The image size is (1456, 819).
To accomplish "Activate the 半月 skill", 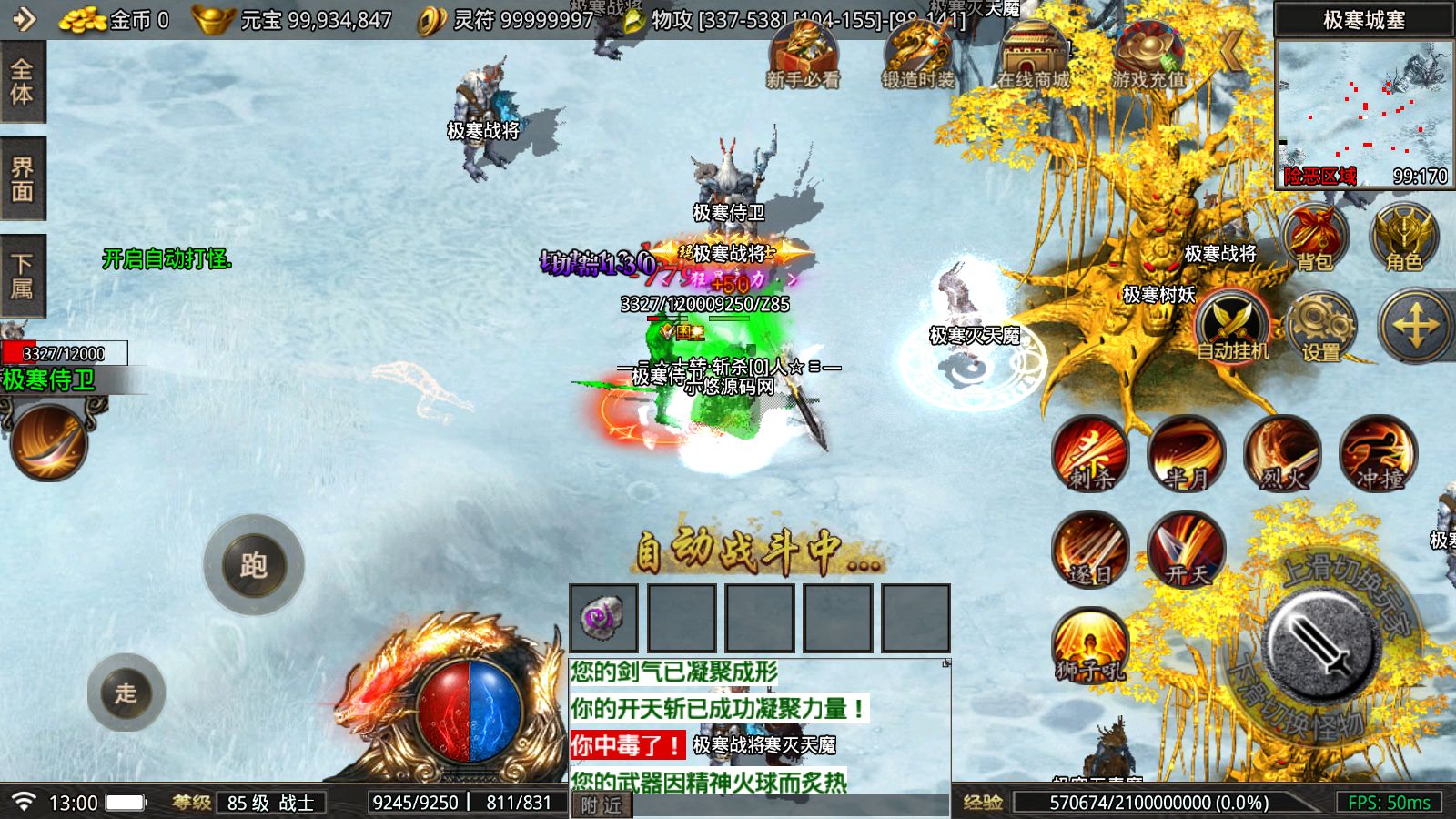I will (1187, 452).
